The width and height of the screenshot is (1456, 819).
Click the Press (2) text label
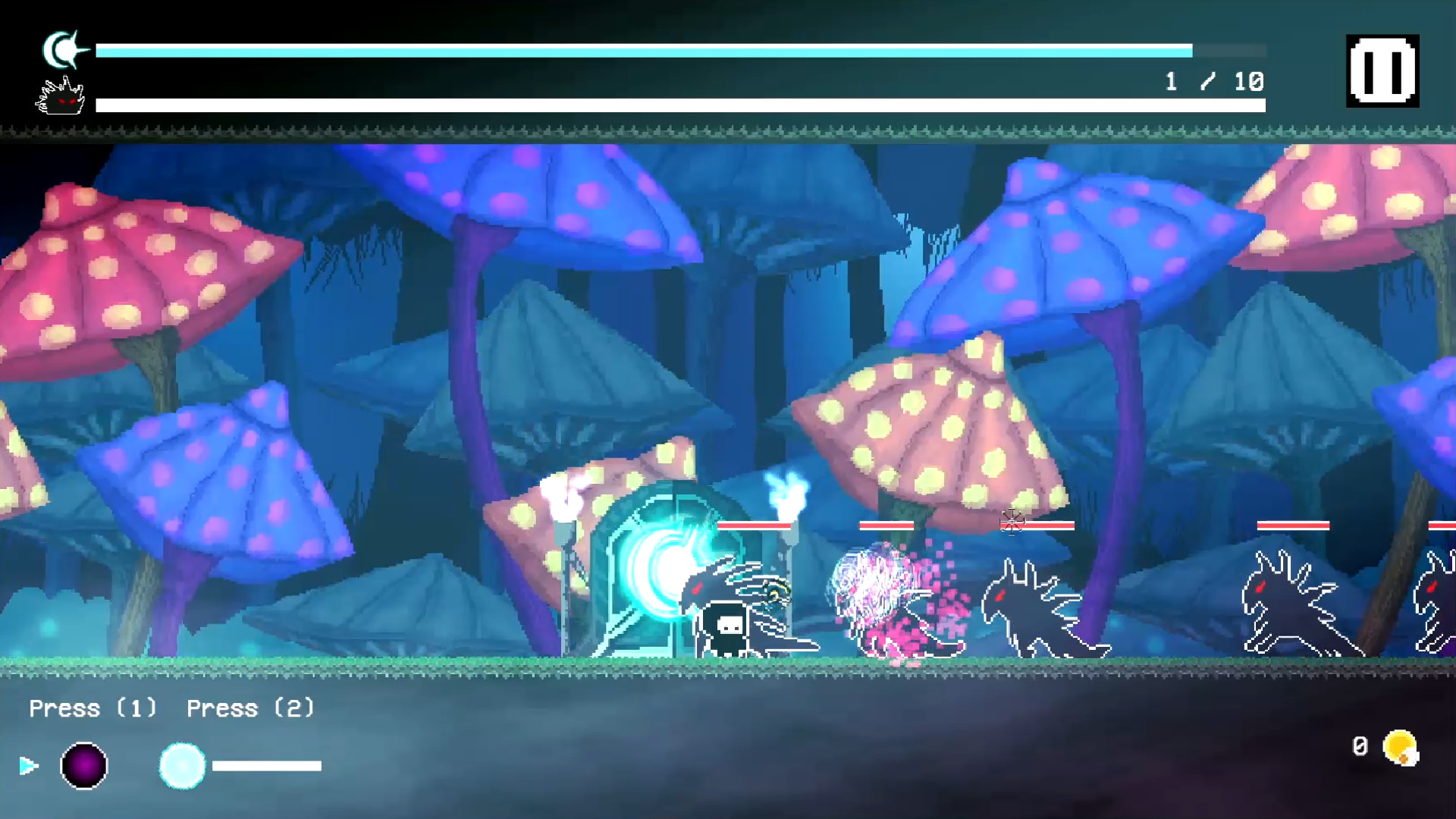pyautogui.click(x=250, y=708)
